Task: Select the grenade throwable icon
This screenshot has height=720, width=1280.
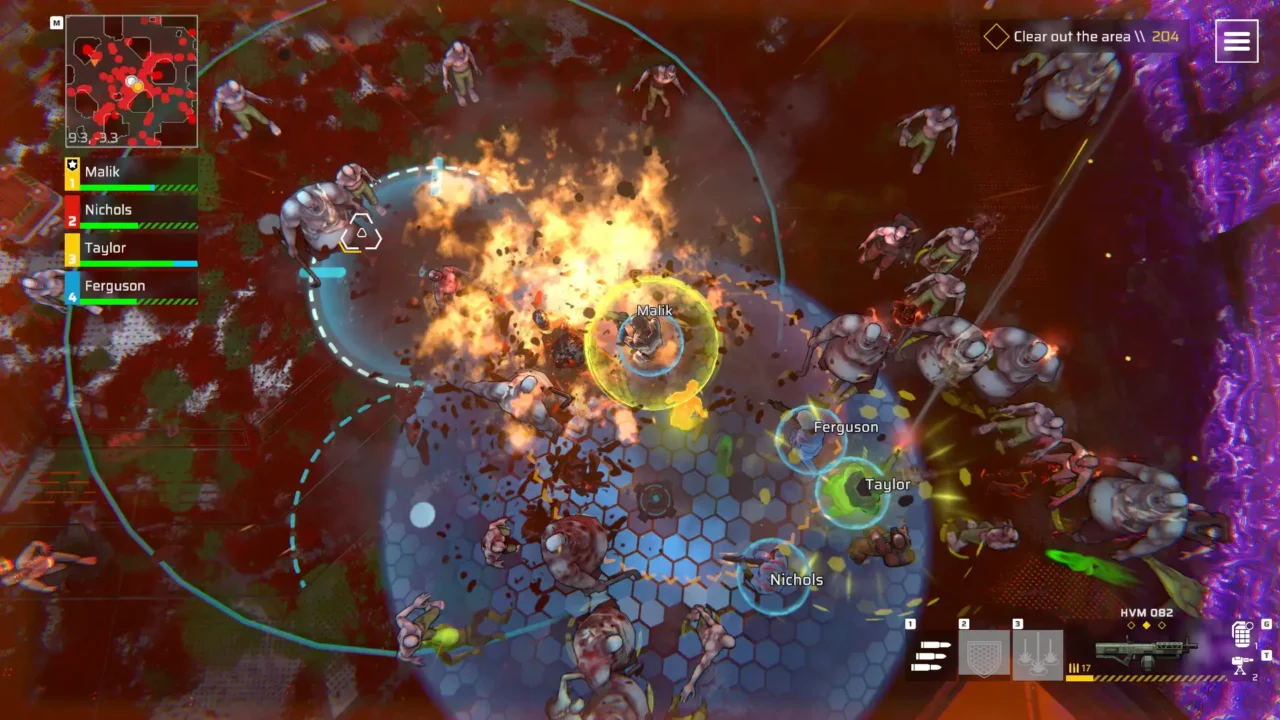Action: tap(1241, 634)
